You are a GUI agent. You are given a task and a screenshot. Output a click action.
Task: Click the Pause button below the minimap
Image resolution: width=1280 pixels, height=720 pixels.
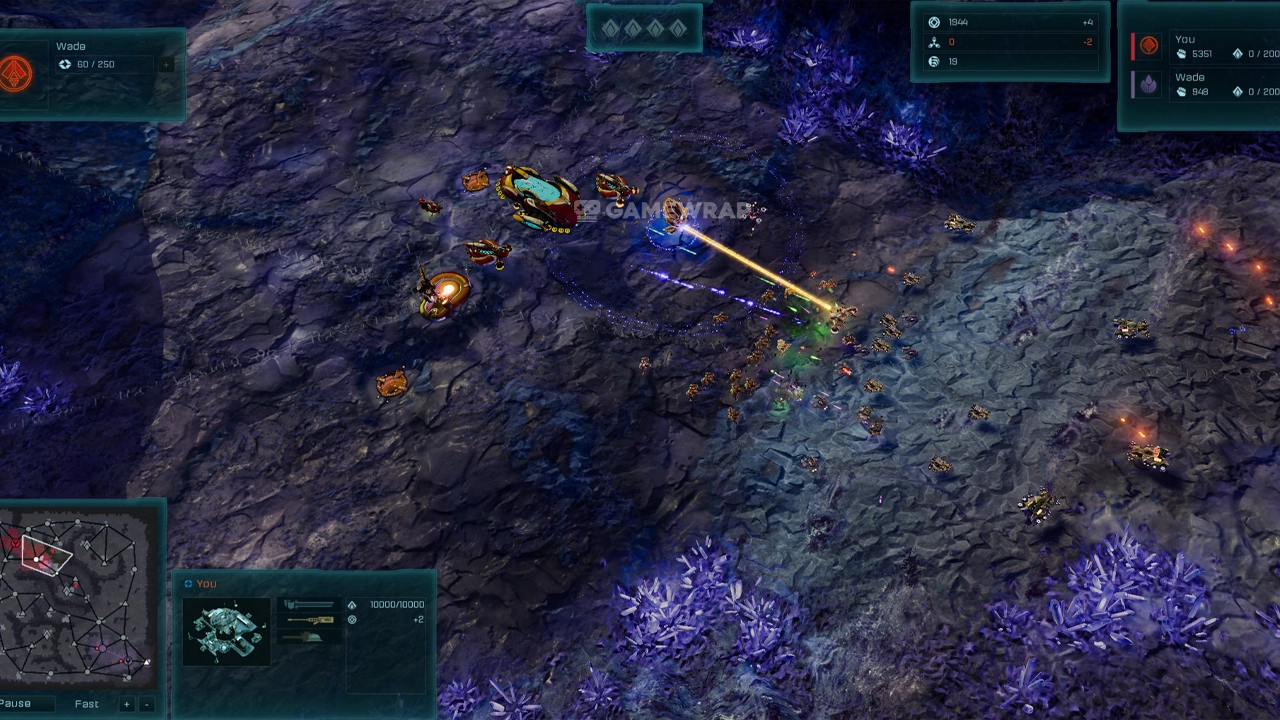[x=17, y=704]
